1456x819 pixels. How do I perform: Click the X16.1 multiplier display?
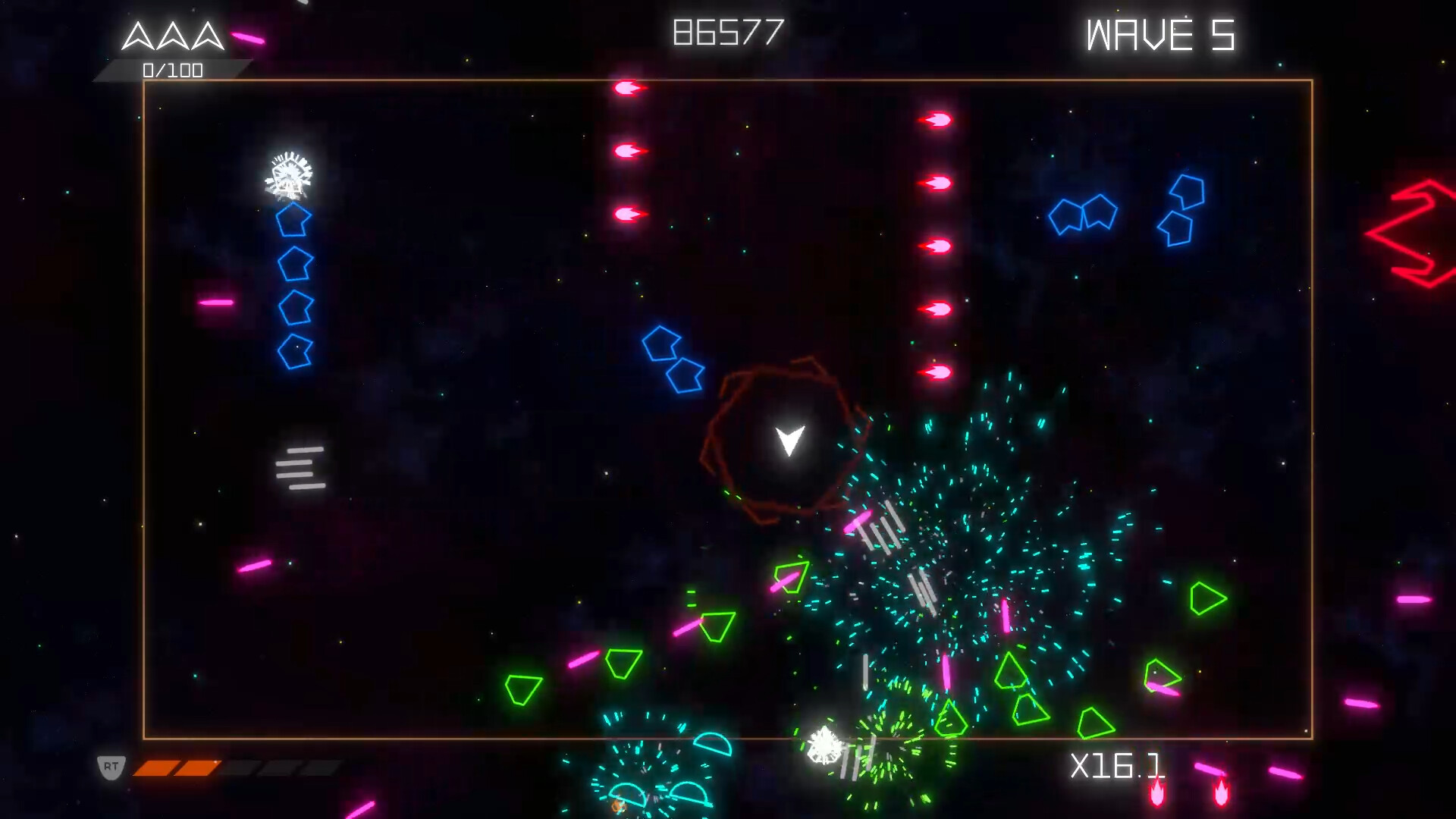(x=1118, y=767)
